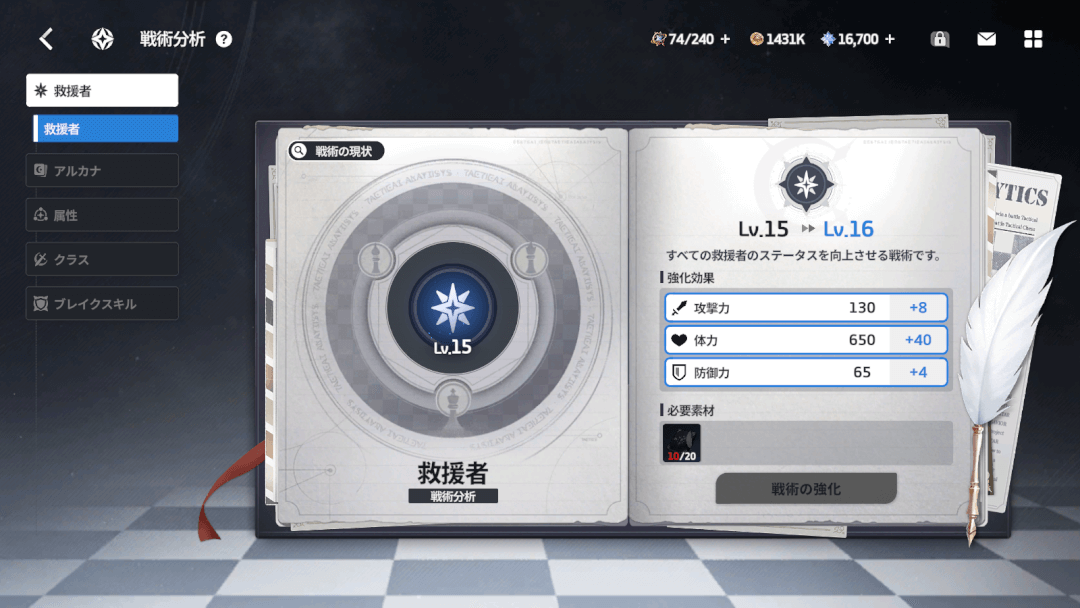The image size is (1080, 608).
Task: Tap the 戦術の強化 upgrade button
Action: coord(805,489)
